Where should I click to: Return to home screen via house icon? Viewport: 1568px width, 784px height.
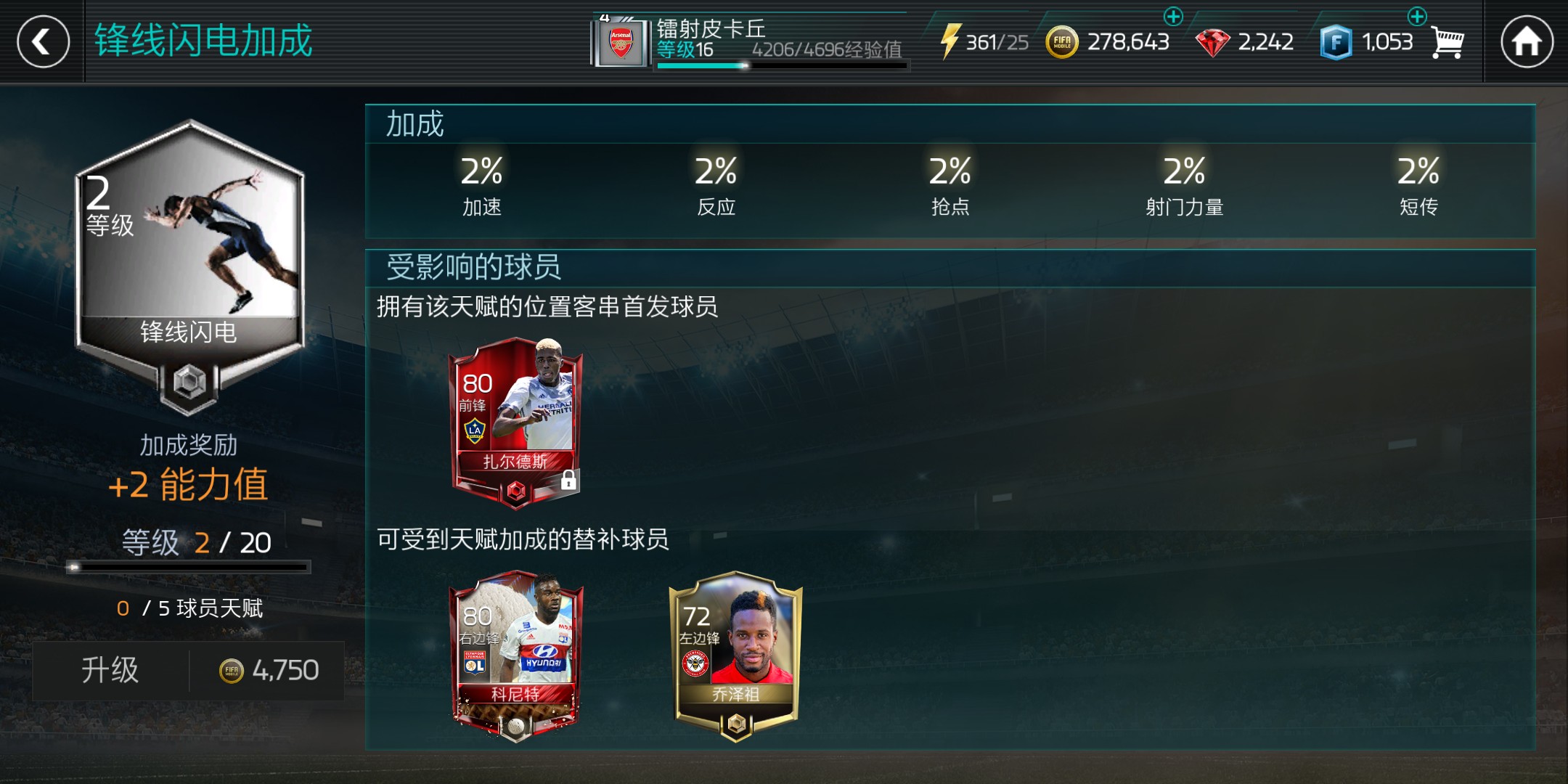tap(1529, 41)
